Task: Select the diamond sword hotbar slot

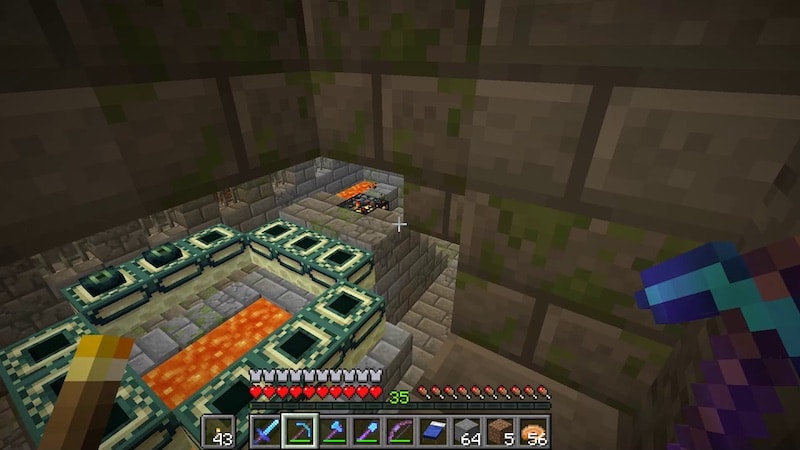Action: (267, 432)
